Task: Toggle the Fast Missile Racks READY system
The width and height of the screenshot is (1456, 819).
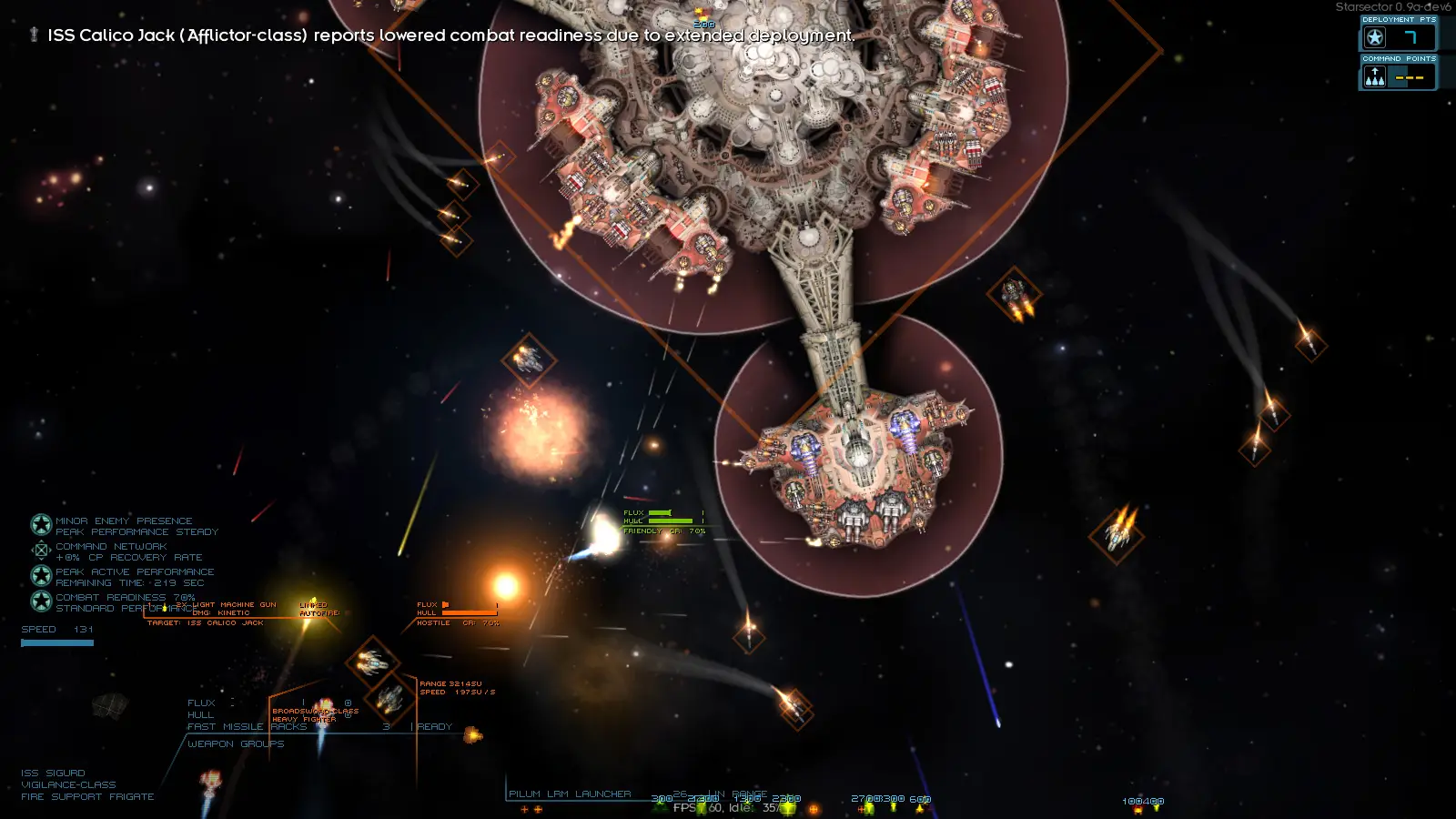Action: (432, 726)
